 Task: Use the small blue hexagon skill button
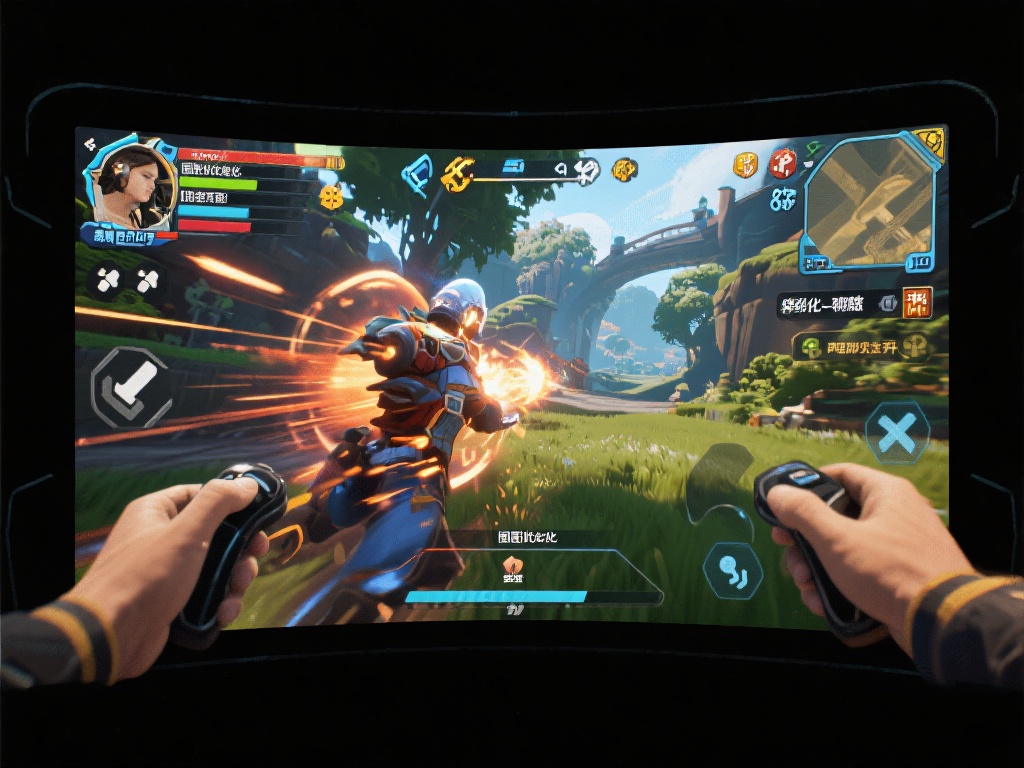pyautogui.click(x=733, y=571)
